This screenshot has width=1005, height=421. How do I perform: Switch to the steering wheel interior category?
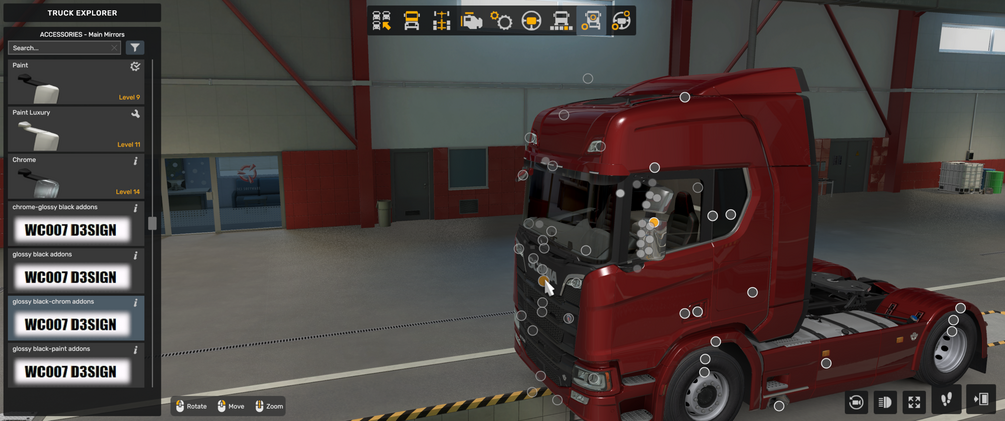coord(532,21)
